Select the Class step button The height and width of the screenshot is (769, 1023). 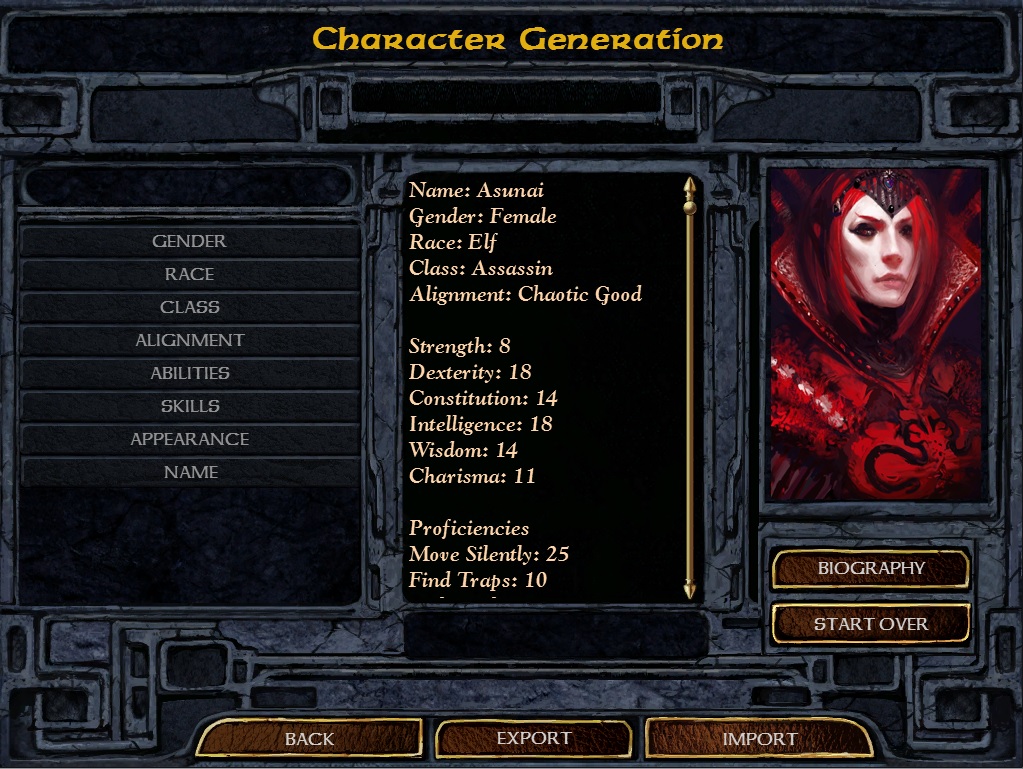[x=189, y=307]
